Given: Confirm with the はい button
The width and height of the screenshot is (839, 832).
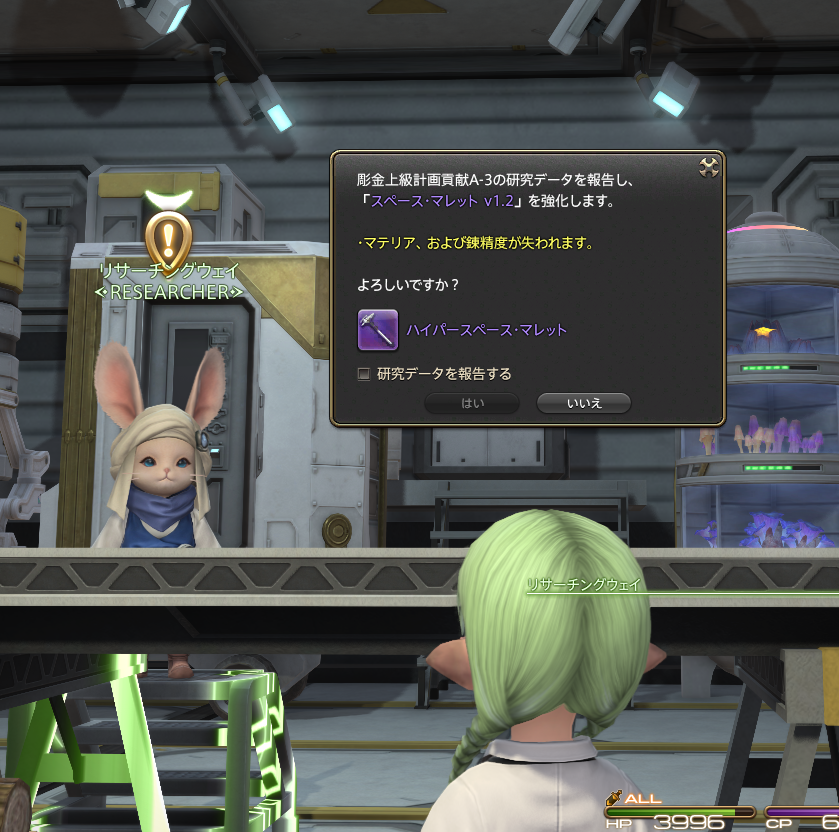Looking at the screenshot, I should (472, 403).
